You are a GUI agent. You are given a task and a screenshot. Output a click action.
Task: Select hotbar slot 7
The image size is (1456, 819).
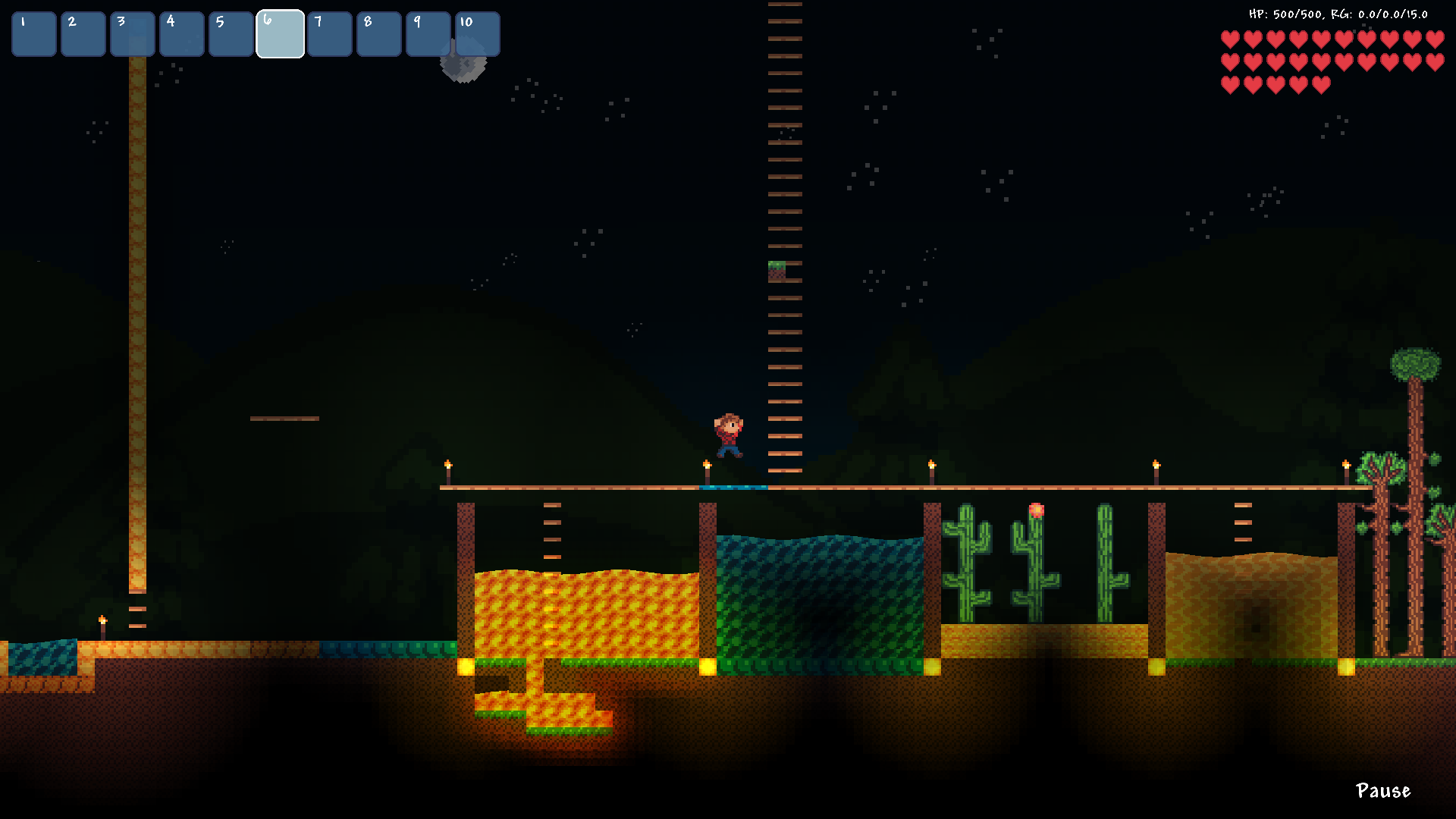coord(330,34)
